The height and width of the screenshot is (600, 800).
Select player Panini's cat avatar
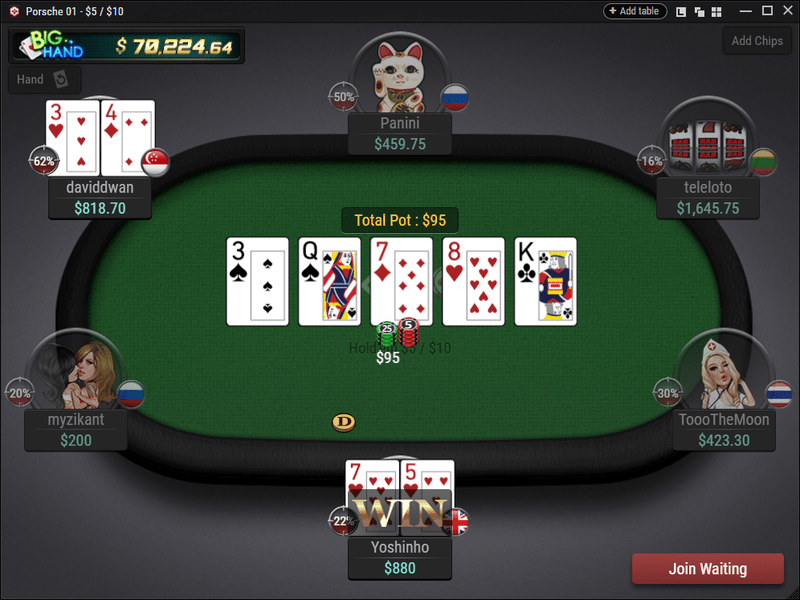click(x=399, y=74)
